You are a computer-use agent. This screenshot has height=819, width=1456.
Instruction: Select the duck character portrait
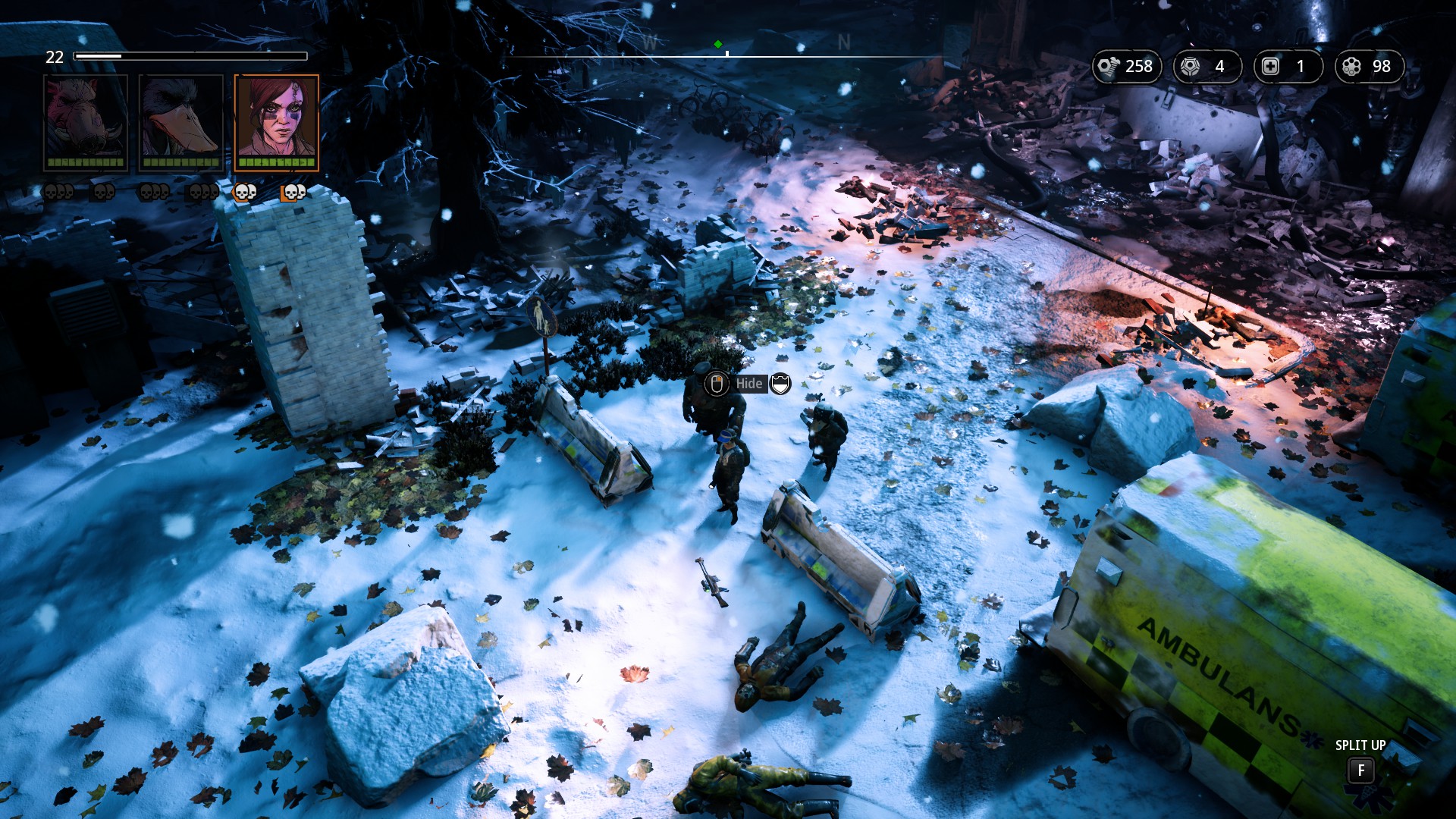pos(181,121)
